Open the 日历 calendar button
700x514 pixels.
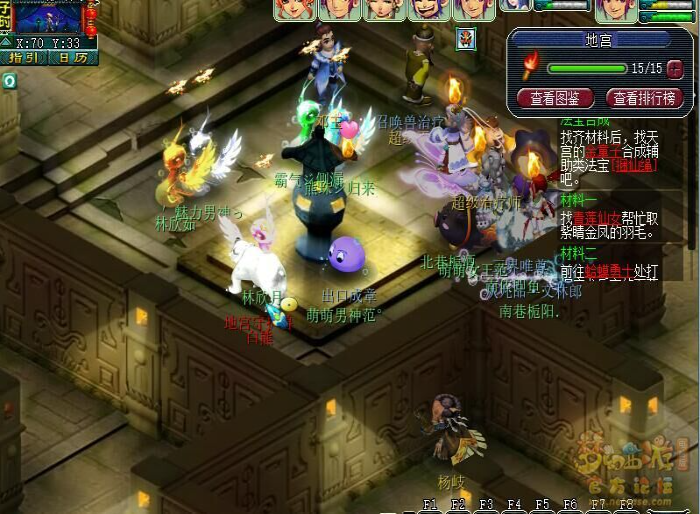[72, 58]
